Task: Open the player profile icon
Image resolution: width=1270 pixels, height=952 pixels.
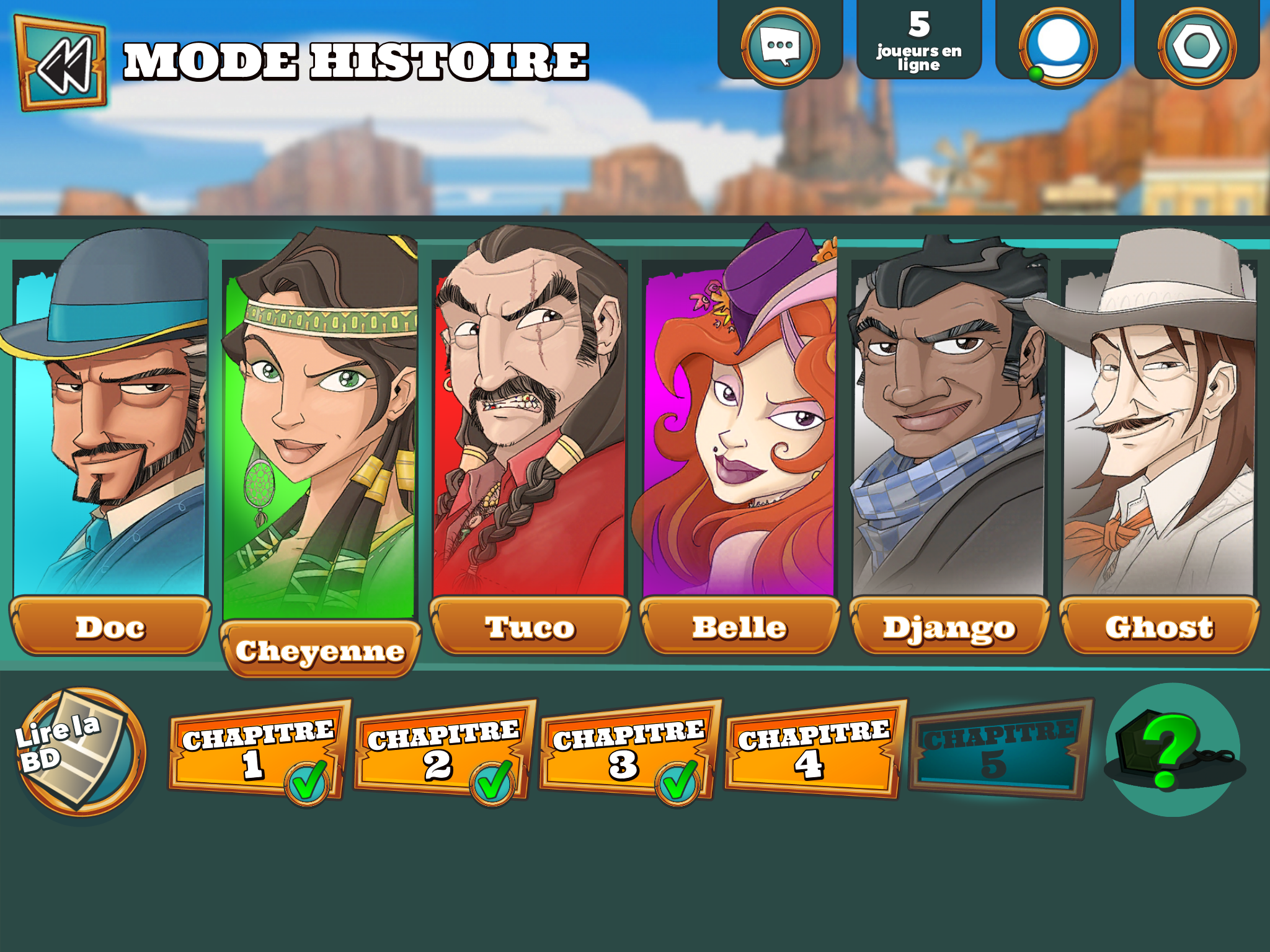Action: [1058, 46]
